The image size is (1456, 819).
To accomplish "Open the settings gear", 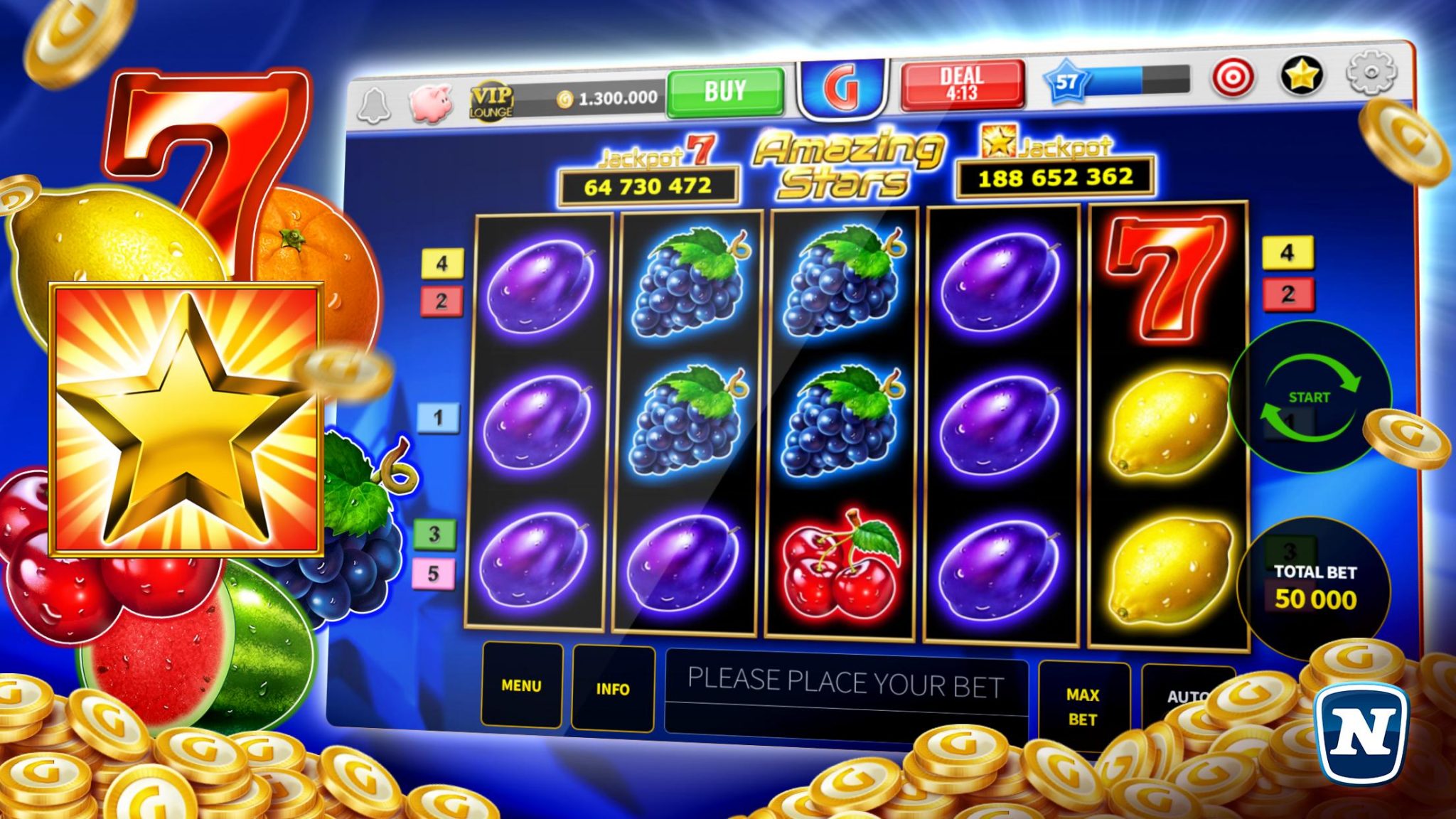I will 1371,73.
